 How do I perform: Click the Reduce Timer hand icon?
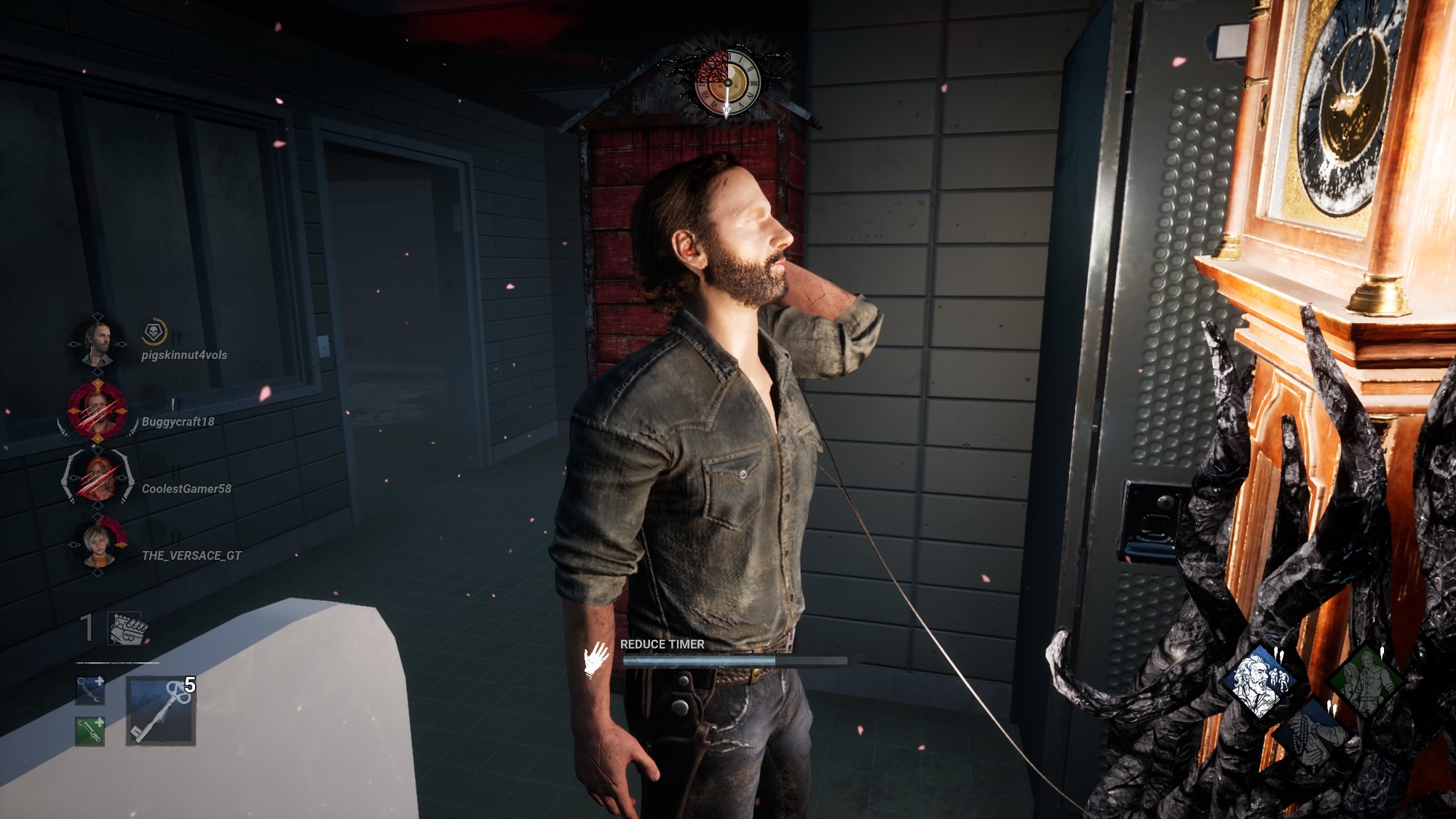596,659
